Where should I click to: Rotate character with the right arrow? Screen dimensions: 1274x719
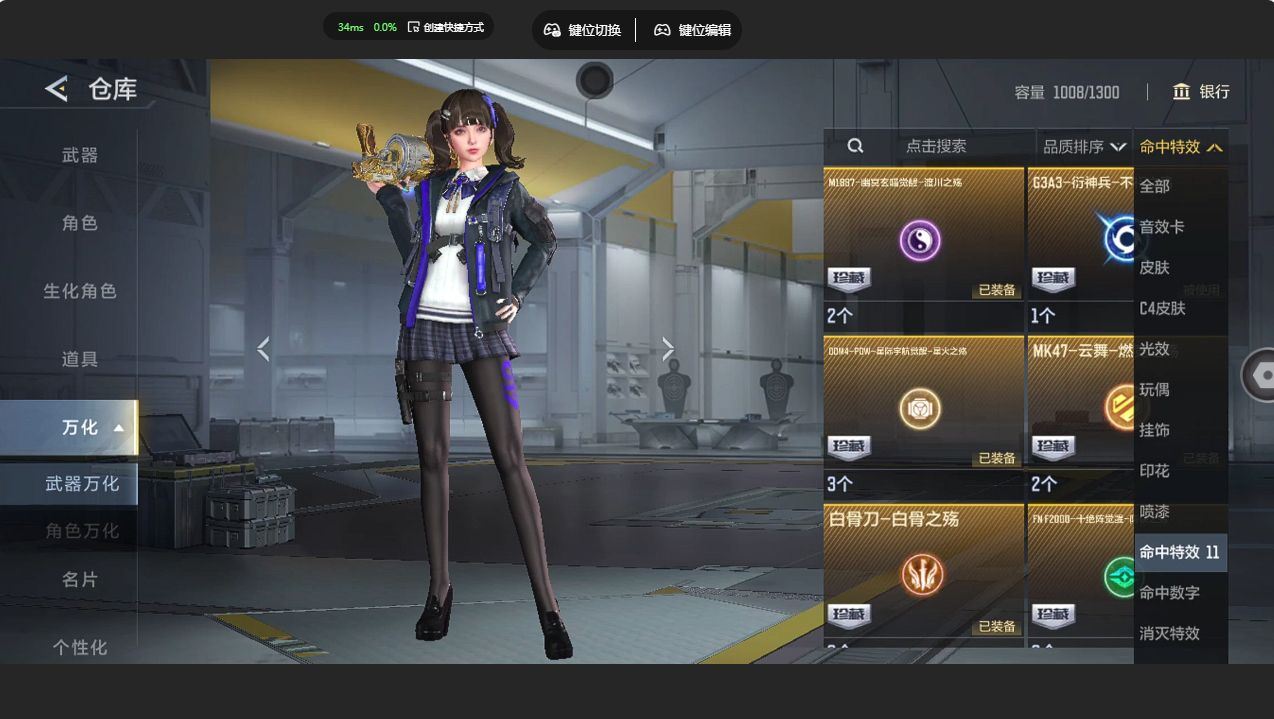(668, 349)
